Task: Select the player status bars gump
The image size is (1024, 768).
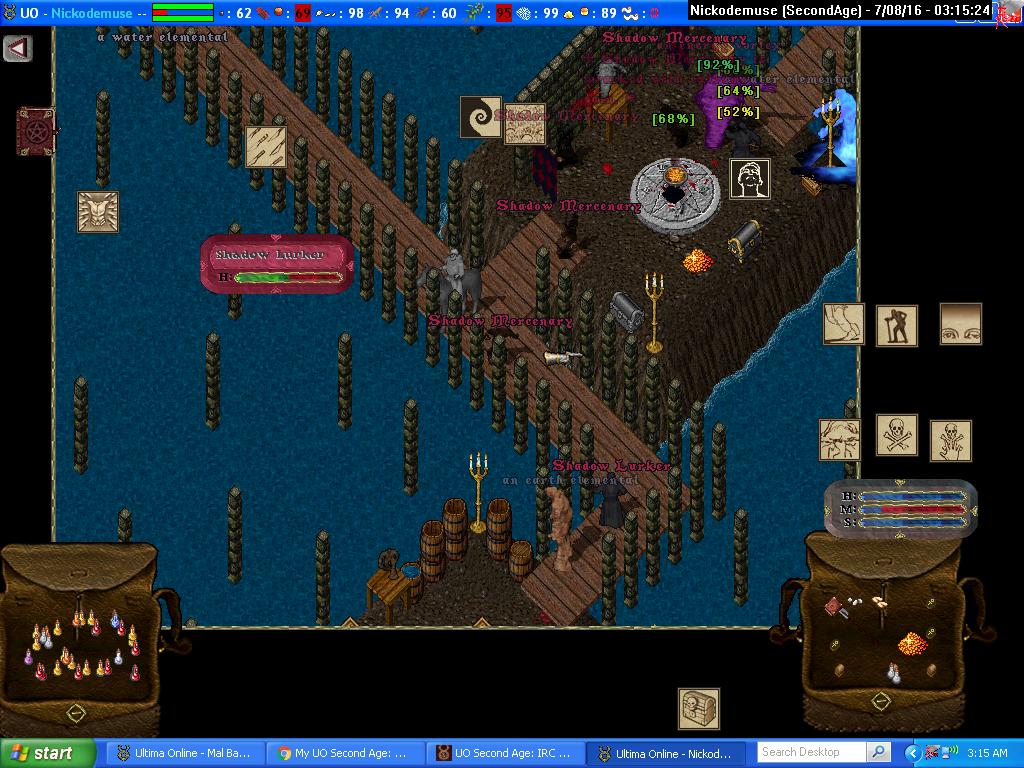Action: (x=901, y=509)
